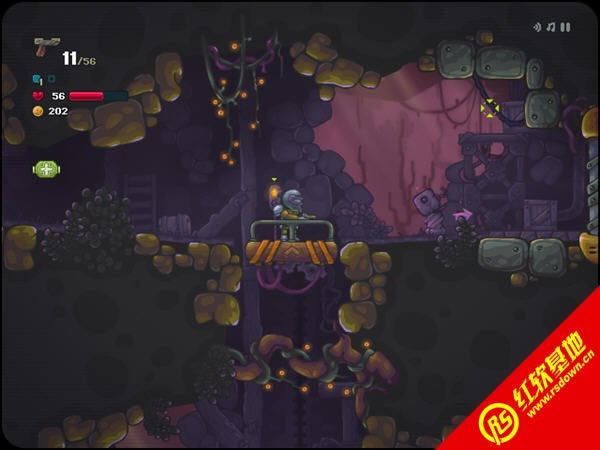Toggle the sound effects speaker icon
Screen dimensions: 600x450
[x=537, y=27]
